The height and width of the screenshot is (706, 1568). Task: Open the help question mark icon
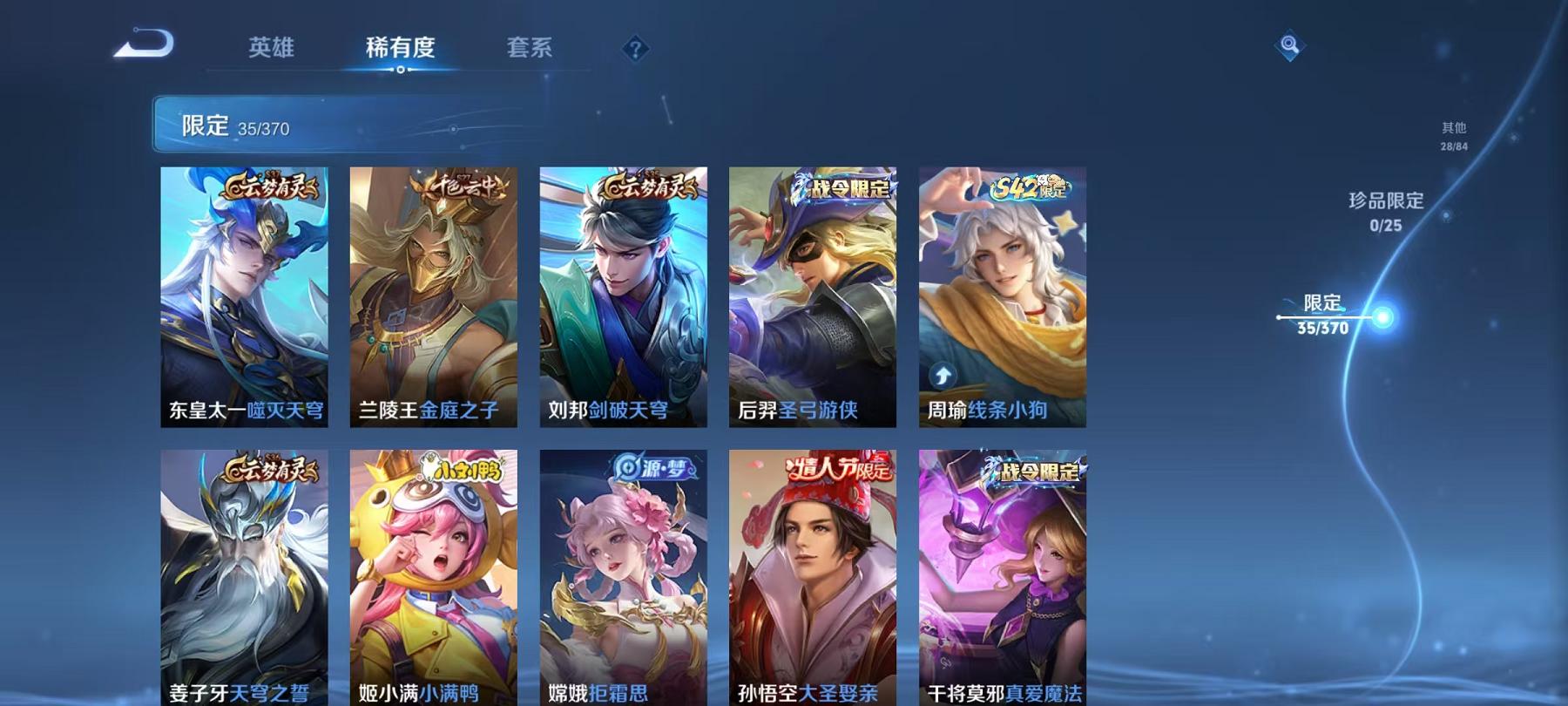(637, 50)
